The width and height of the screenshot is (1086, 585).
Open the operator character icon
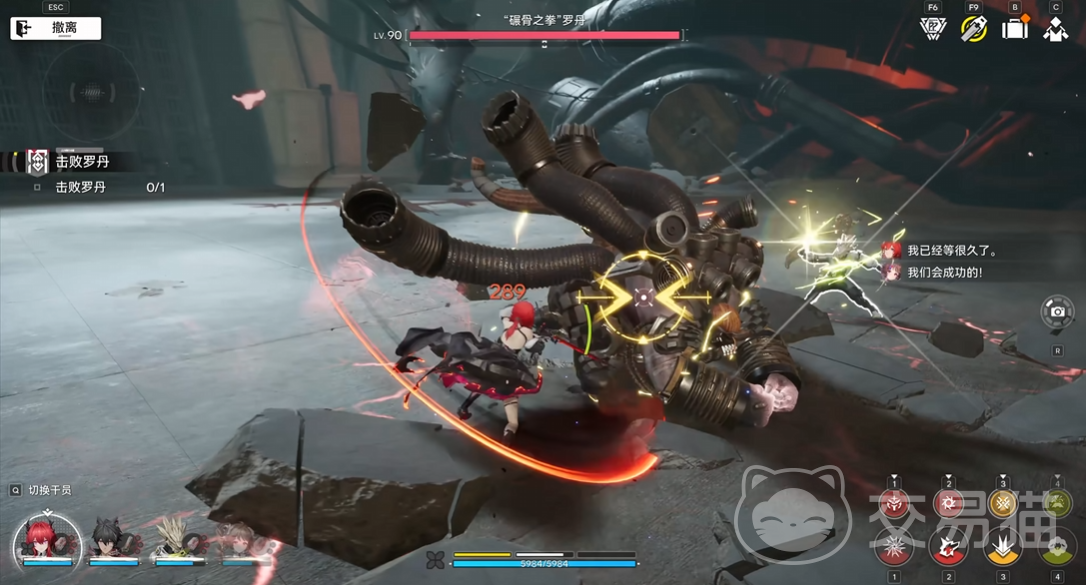pos(1055,28)
